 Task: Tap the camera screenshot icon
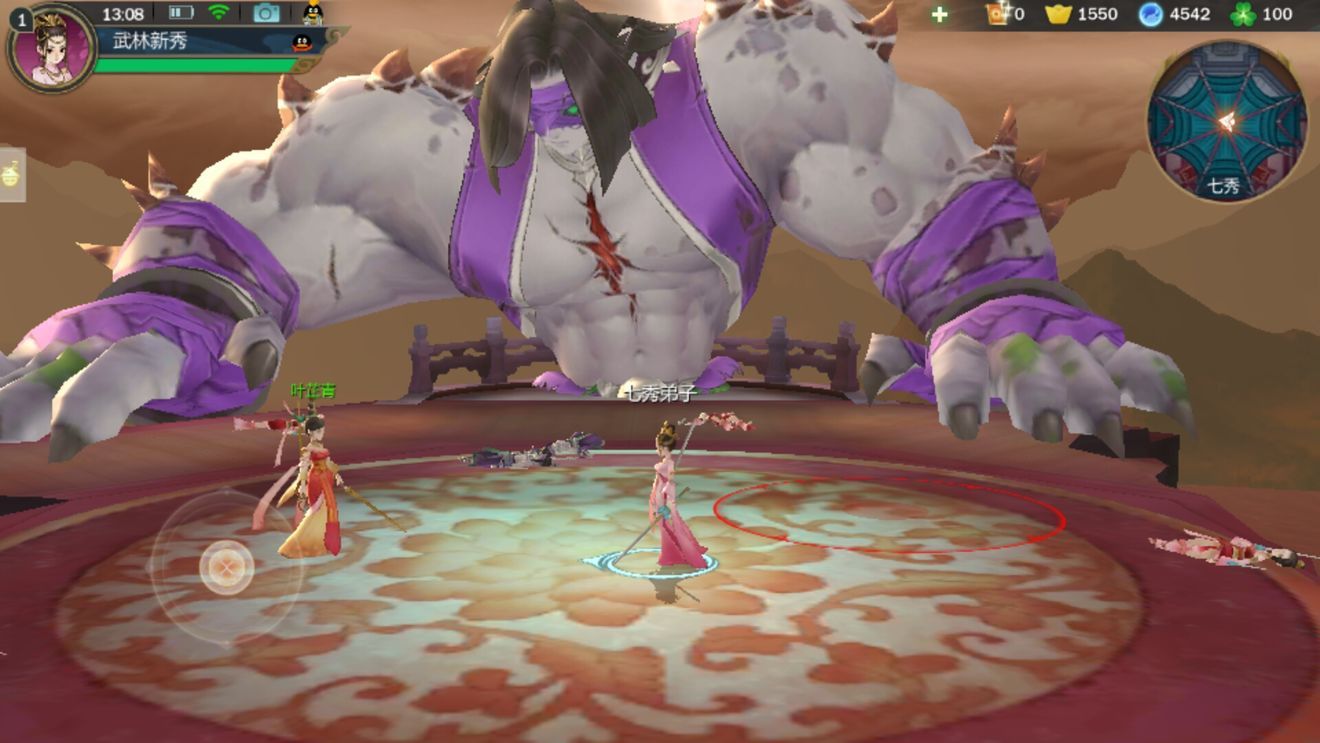266,13
